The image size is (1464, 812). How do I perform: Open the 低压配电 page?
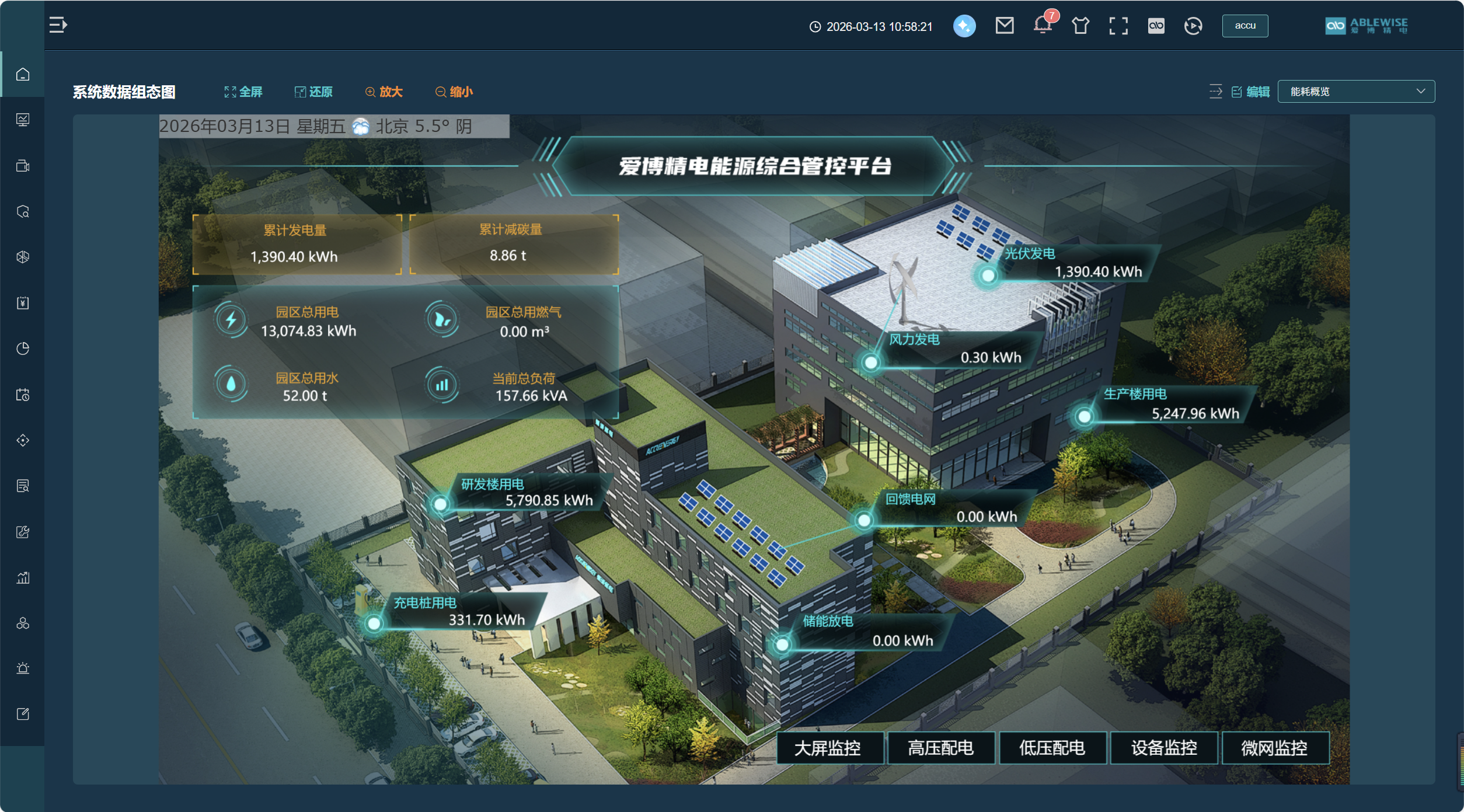click(x=1052, y=748)
